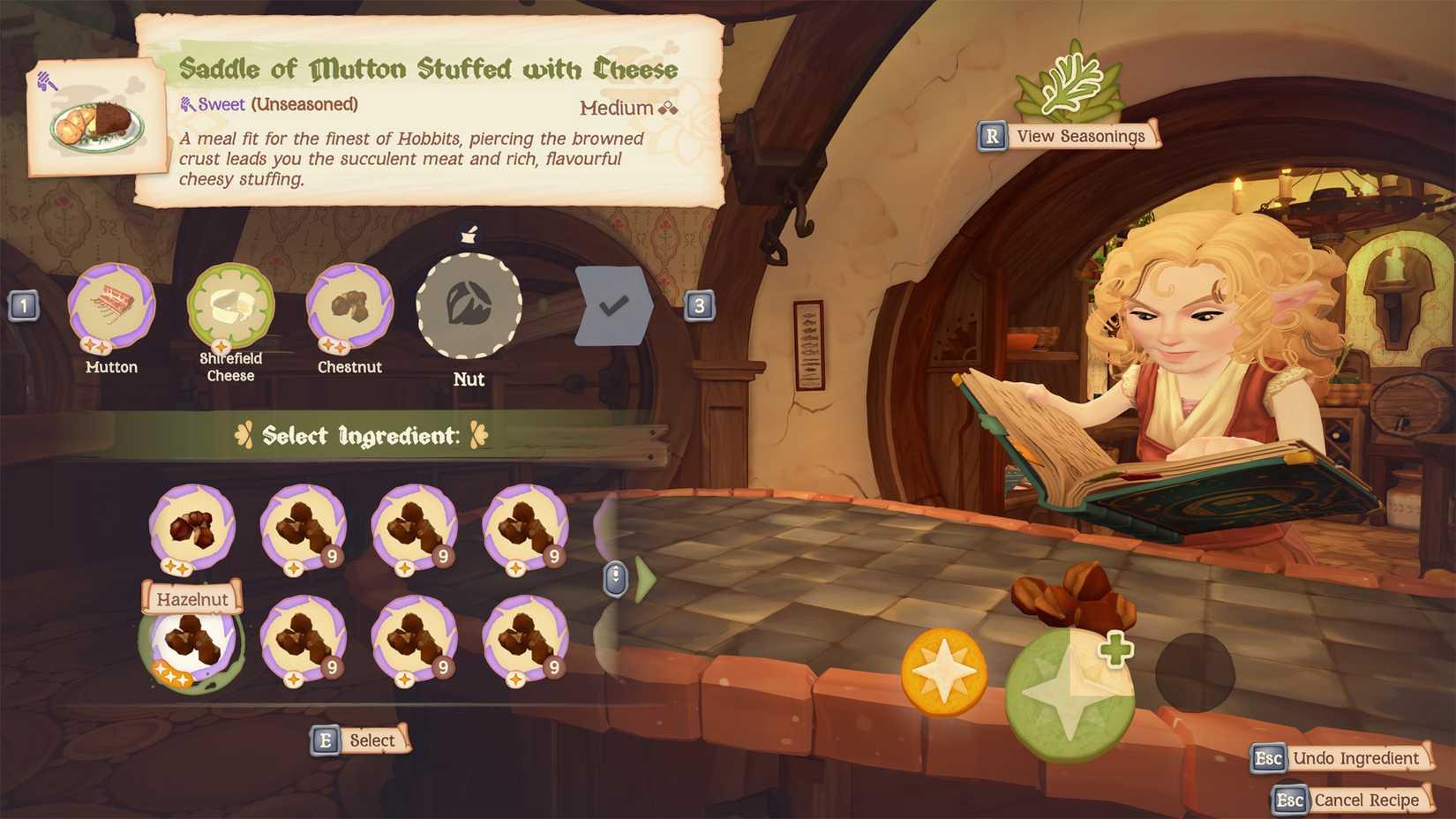Click the Select button

point(361,740)
